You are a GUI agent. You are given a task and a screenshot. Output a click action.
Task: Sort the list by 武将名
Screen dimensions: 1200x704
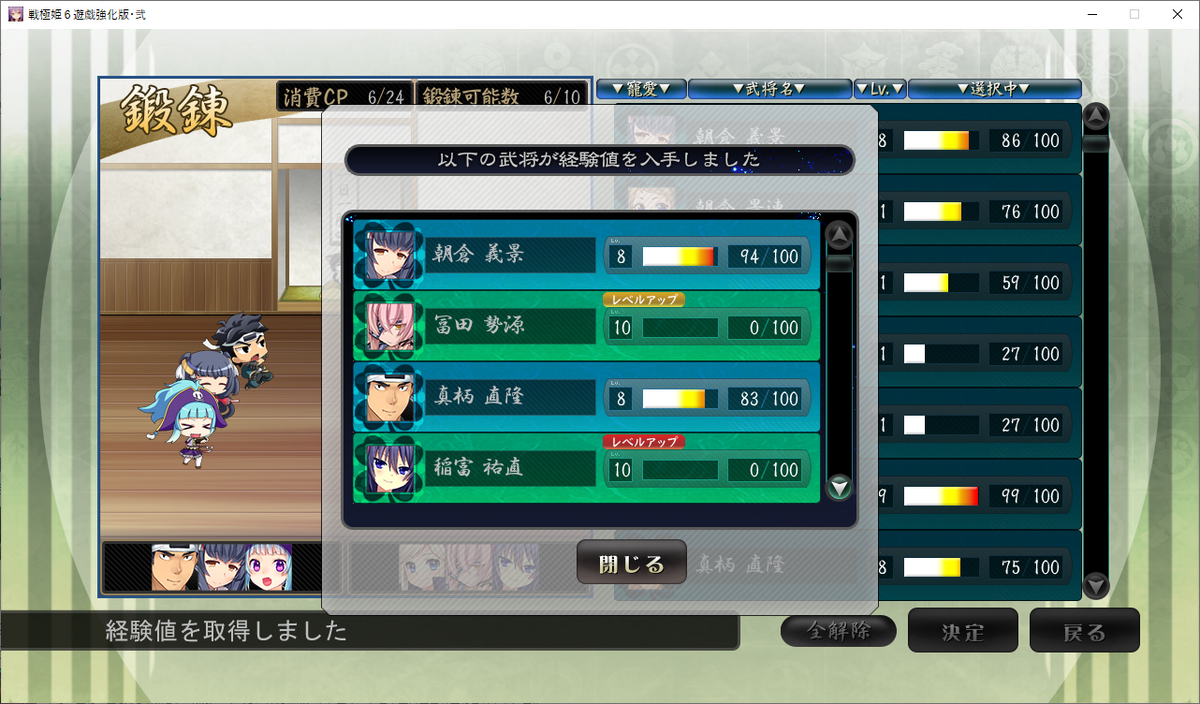(x=769, y=89)
